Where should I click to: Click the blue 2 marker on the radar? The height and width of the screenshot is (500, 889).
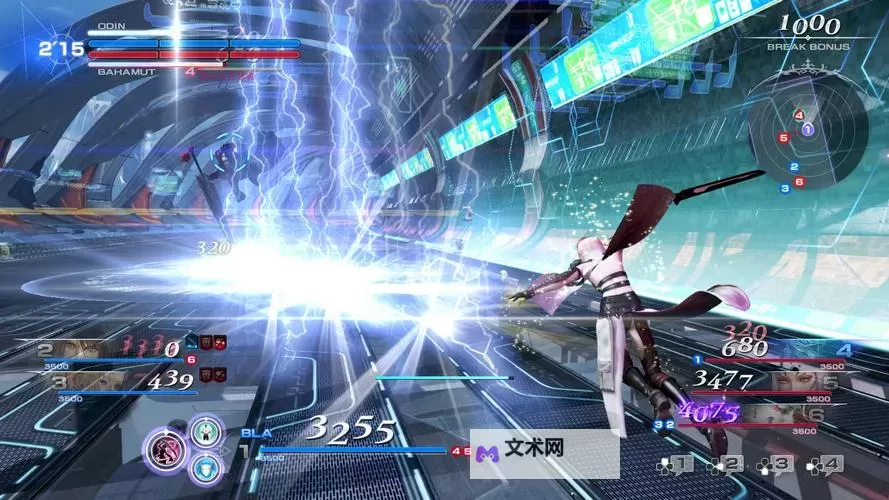794,167
